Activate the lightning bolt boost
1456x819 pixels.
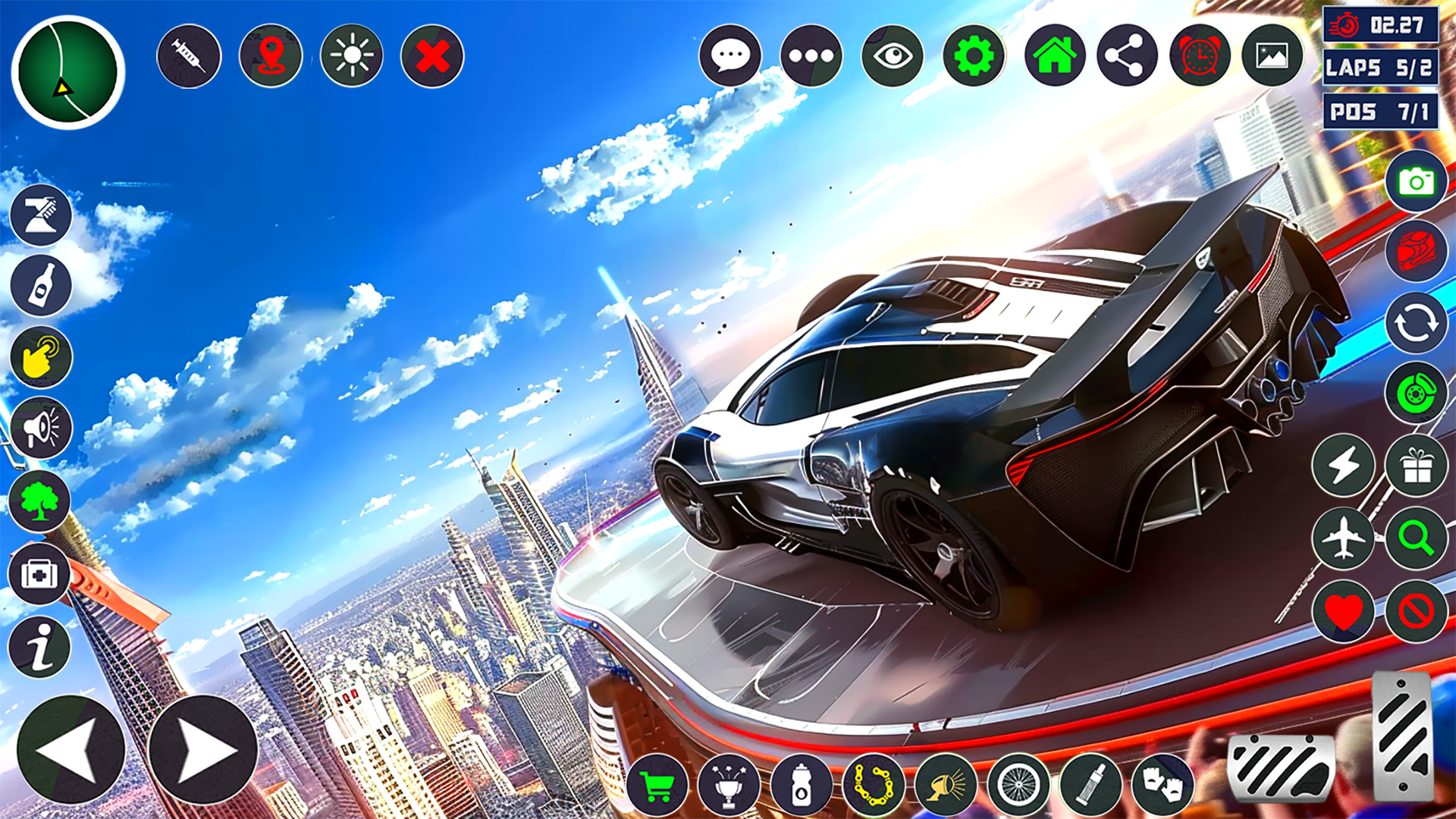(x=1343, y=465)
